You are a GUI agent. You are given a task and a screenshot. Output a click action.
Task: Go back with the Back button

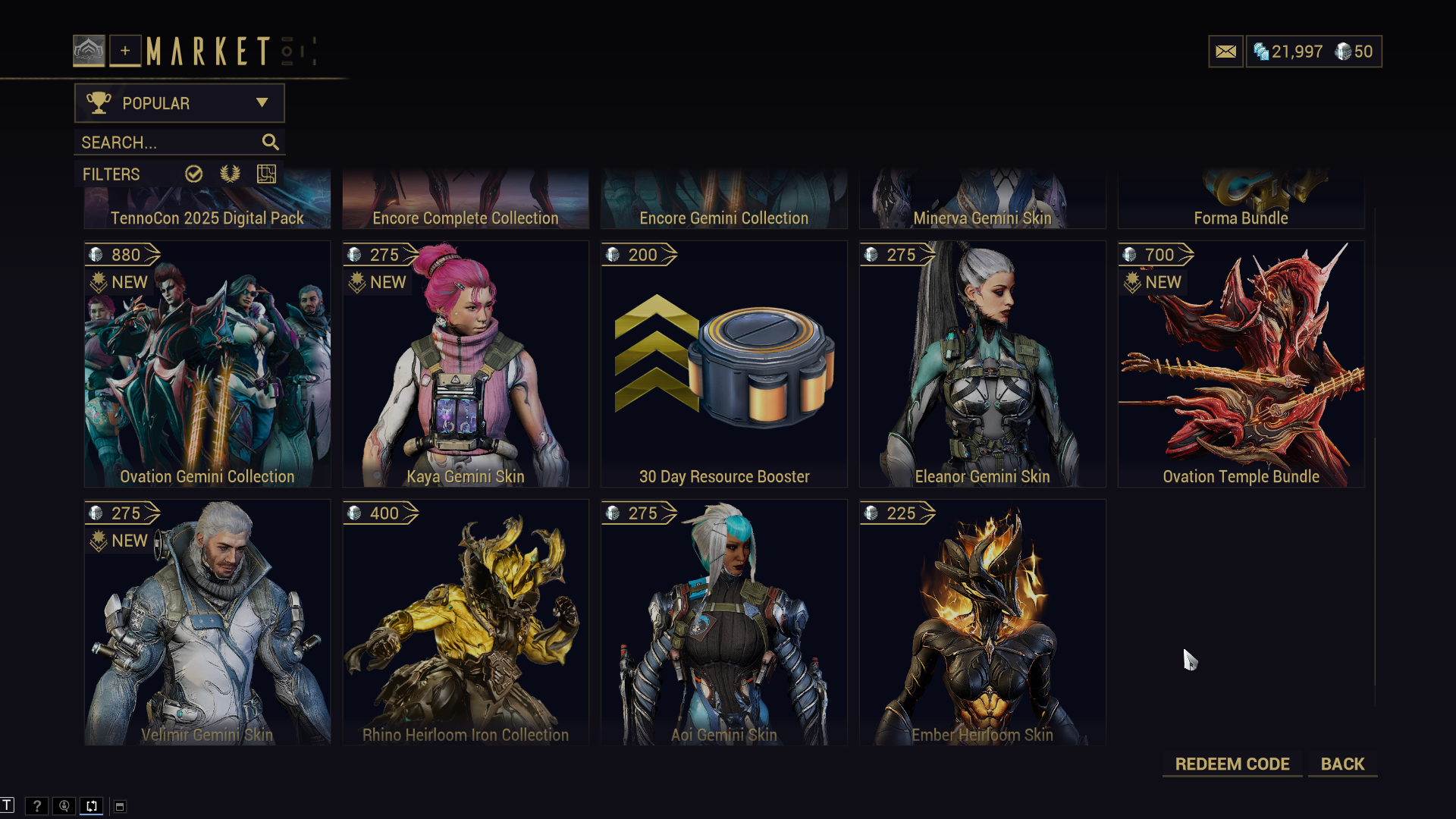click(x=1342, y=764)
